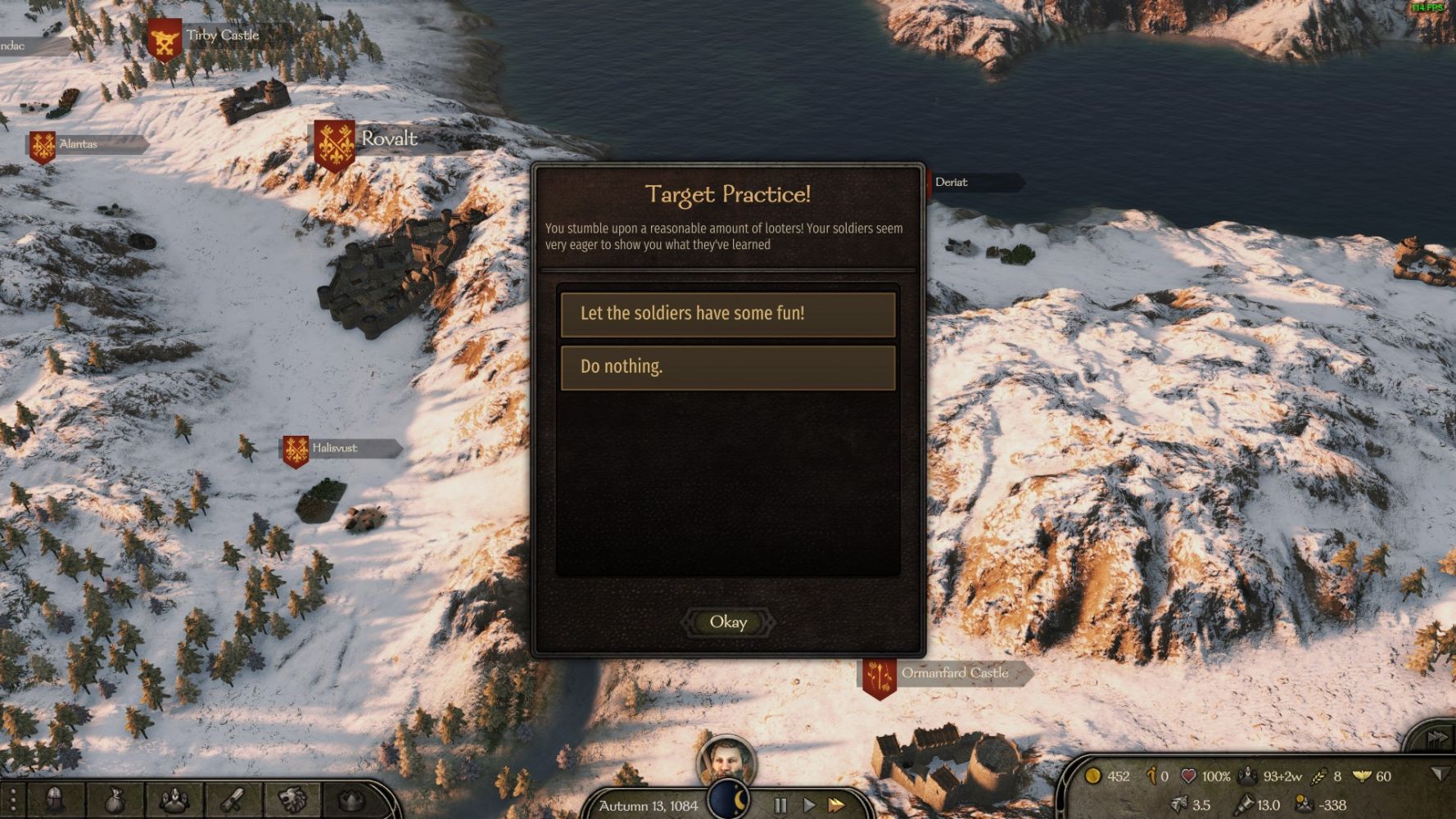Image resolution: width=1456 pixels, height=819 pixels.
Task: Open the quests scroll icon
Action: click(233, 799)
